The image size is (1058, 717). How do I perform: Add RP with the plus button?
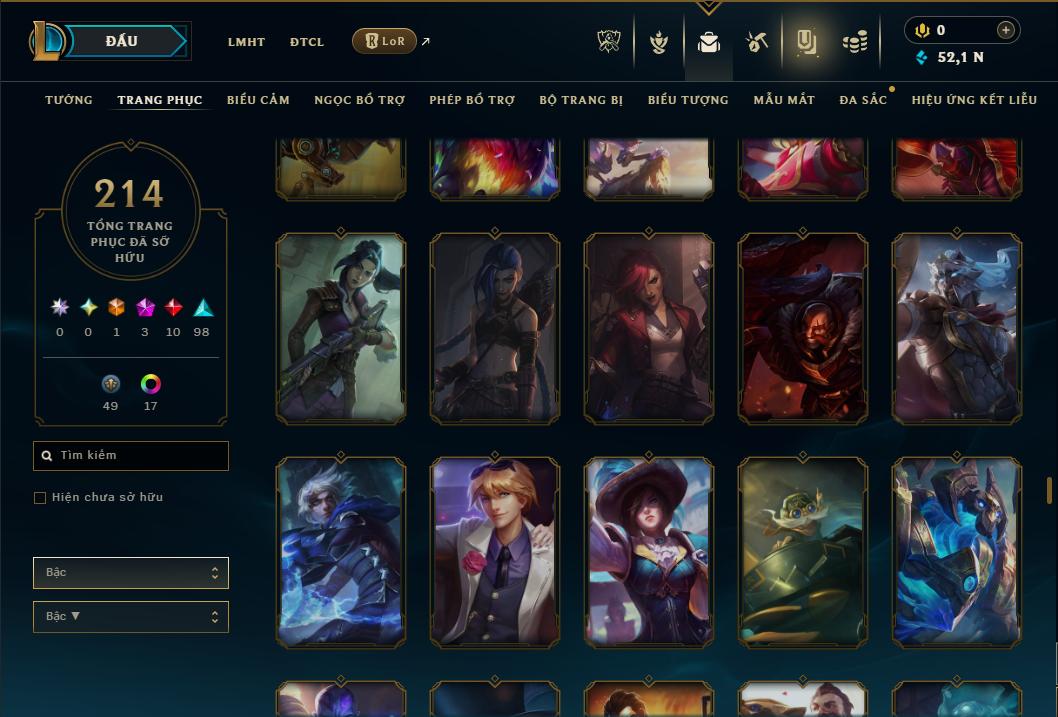1006,30
